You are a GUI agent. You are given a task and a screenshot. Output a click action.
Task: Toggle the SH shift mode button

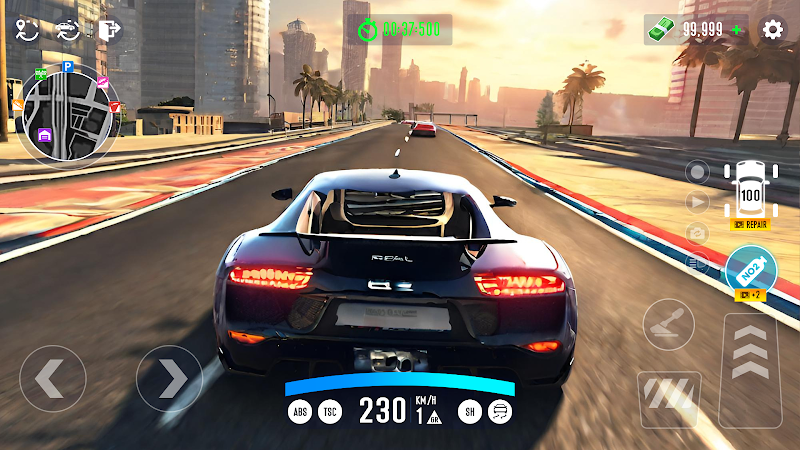[x=467, y=410]
